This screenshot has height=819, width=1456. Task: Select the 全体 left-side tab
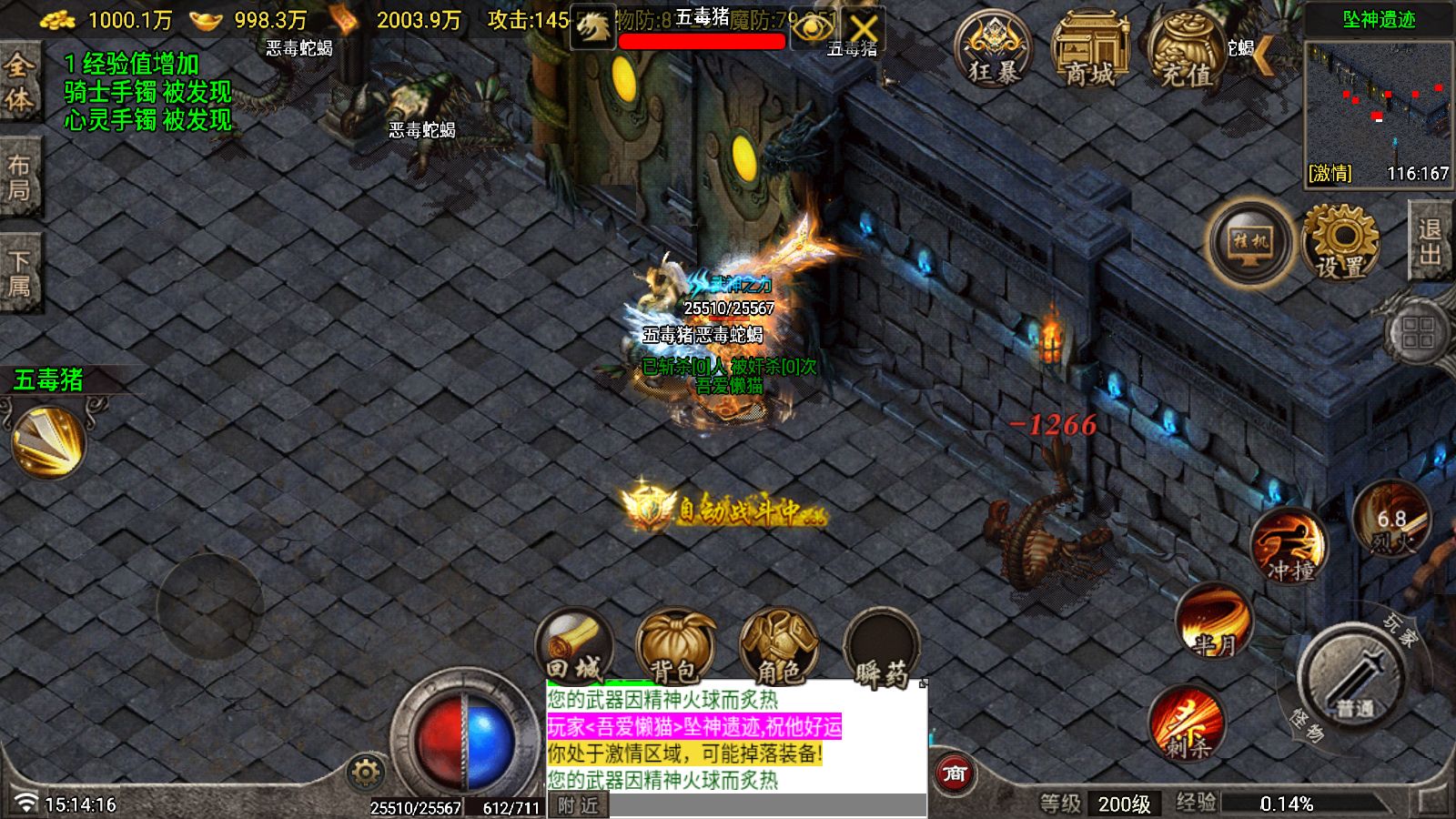(19, 82)
